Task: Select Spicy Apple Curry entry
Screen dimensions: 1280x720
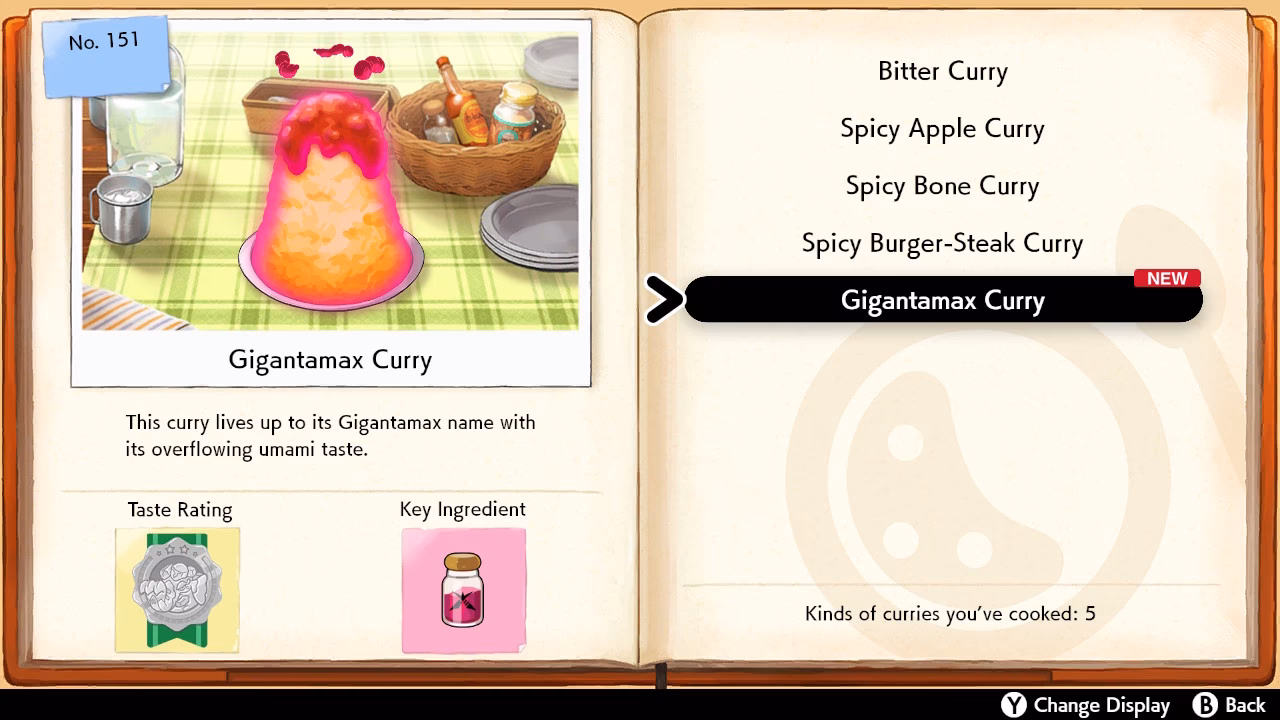Action: [x=941, y=128]
